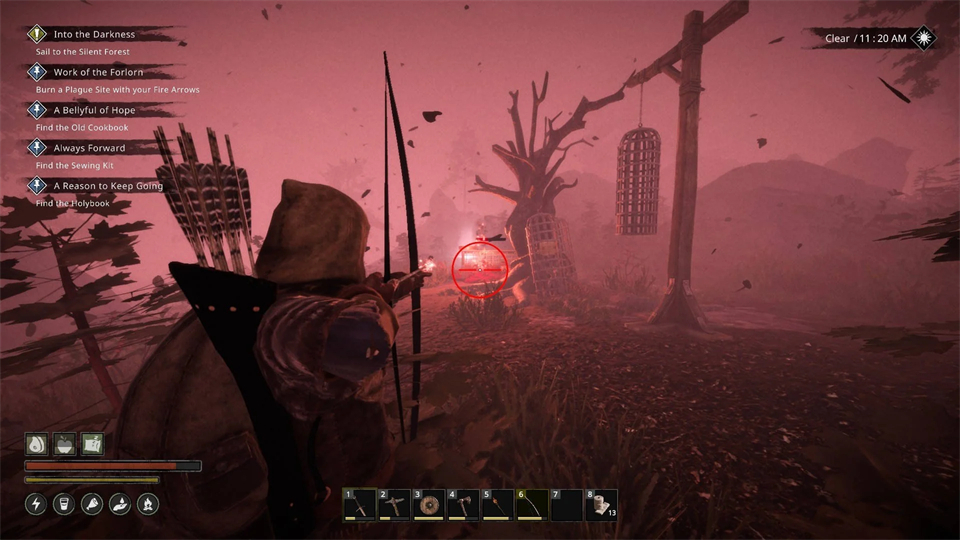The width and height of the screenshot is (960, 540).
Task: Equip the torch from hotbar slot 5
Action: click(498, 505)
